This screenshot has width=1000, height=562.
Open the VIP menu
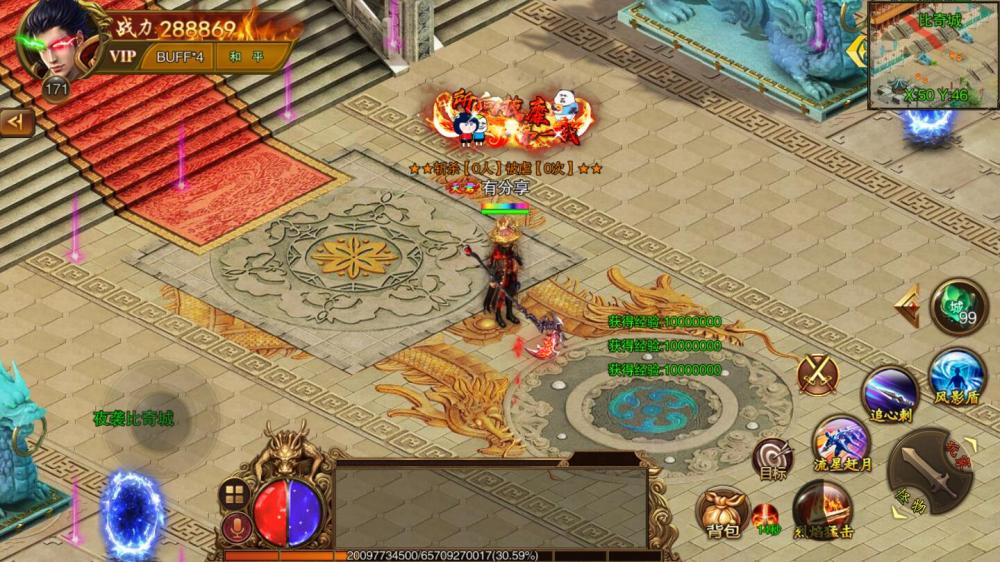tap(122, 56)
